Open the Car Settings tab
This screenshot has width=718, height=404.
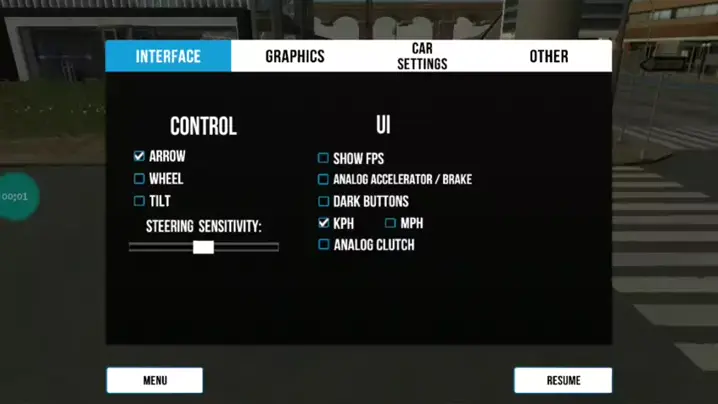(422, 56)
